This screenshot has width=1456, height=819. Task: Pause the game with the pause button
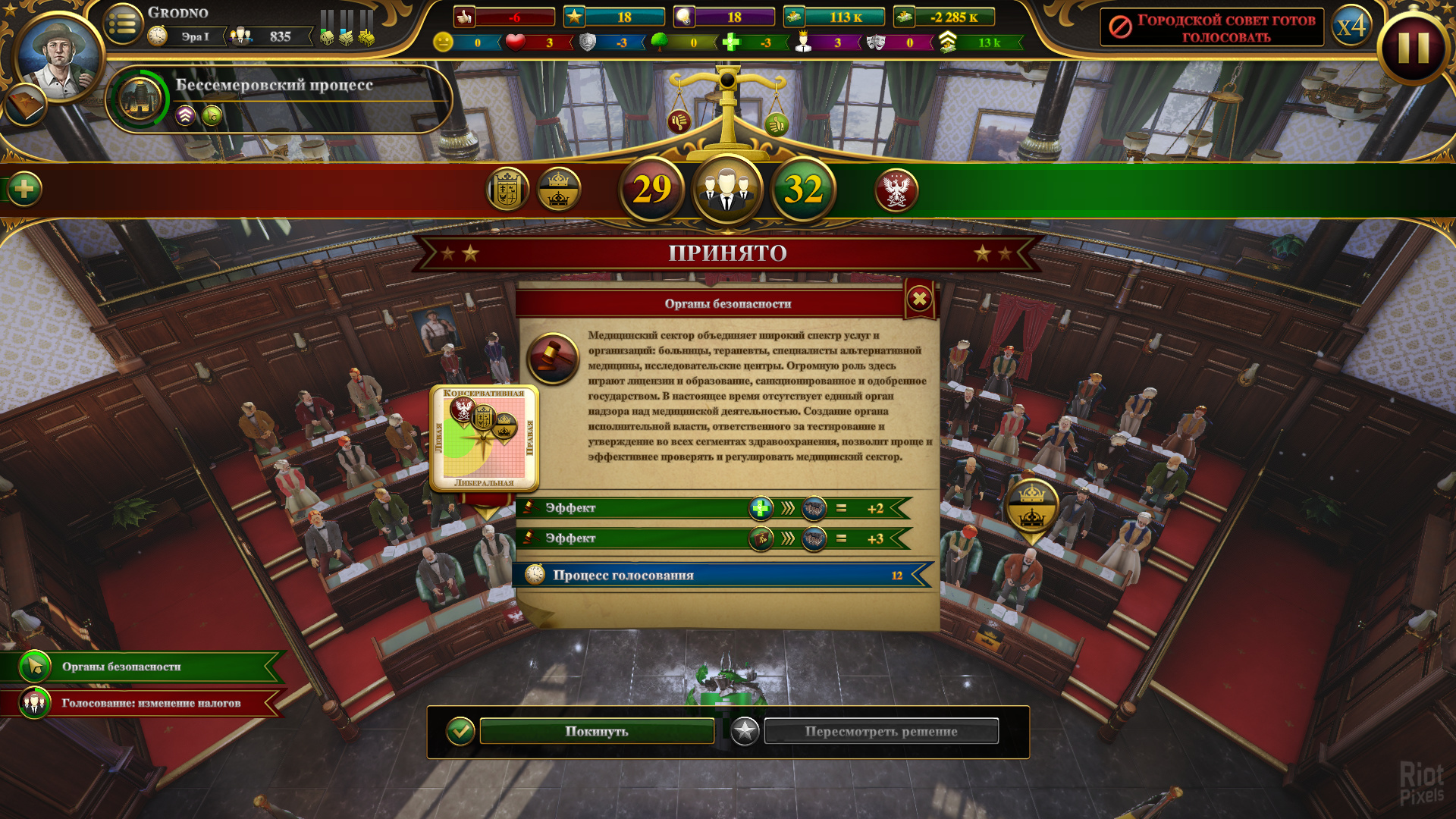pos(1413,49)
